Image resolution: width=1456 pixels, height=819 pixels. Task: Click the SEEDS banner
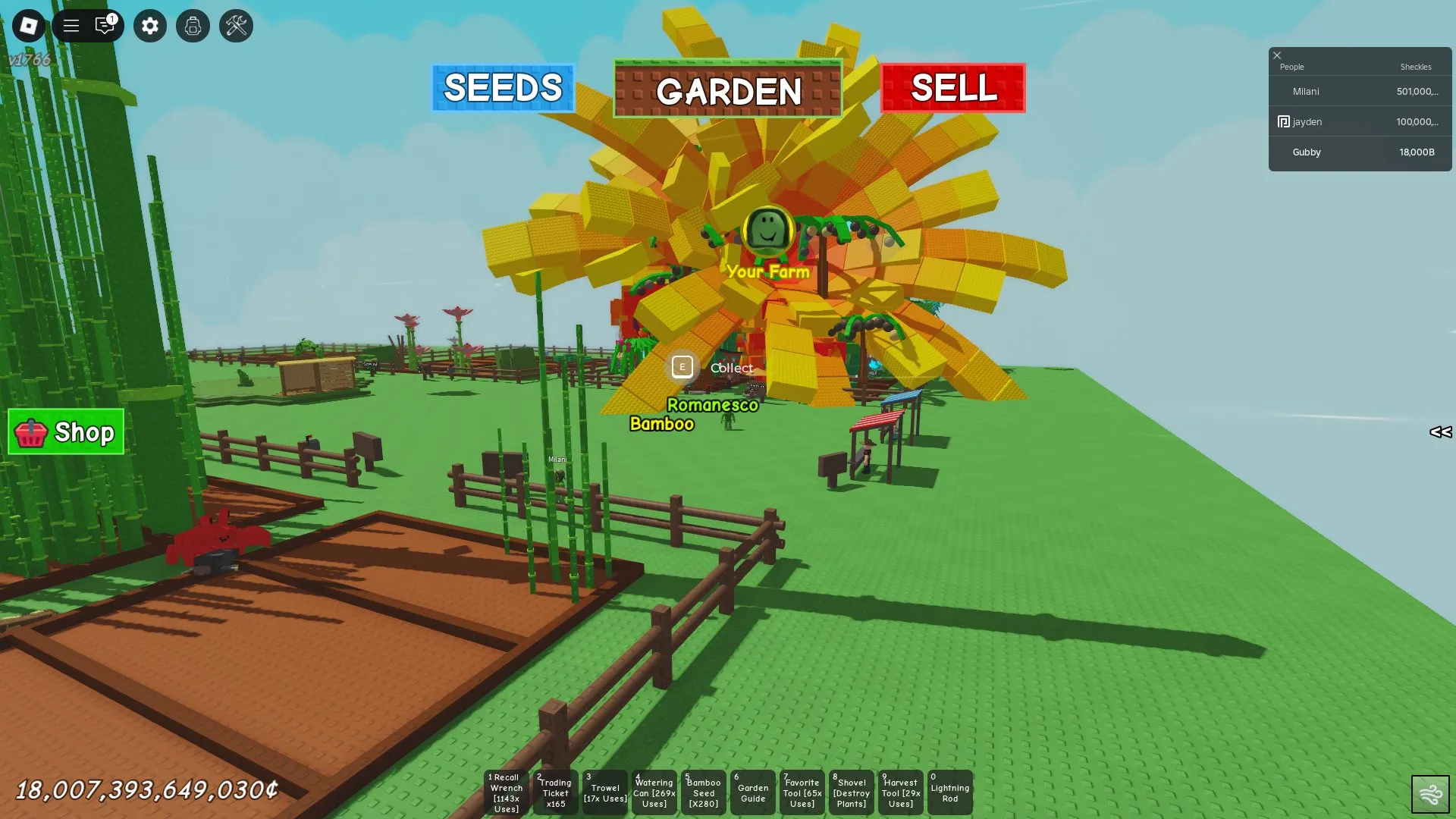tap(503, 89)
